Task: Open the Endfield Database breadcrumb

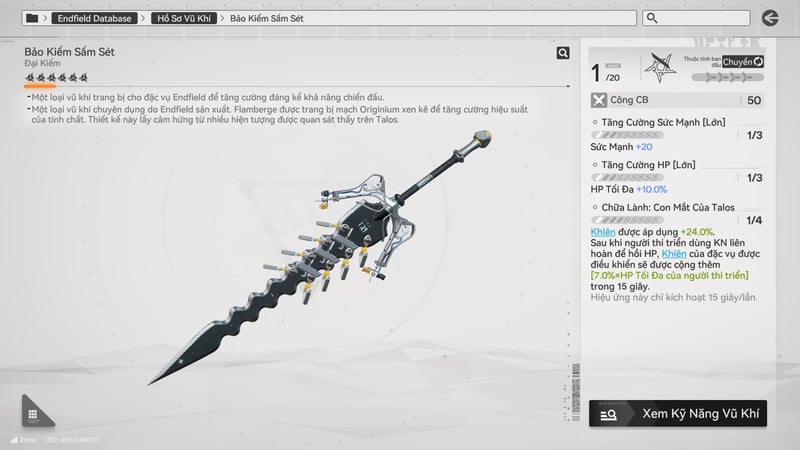Action: coord(94,18)
